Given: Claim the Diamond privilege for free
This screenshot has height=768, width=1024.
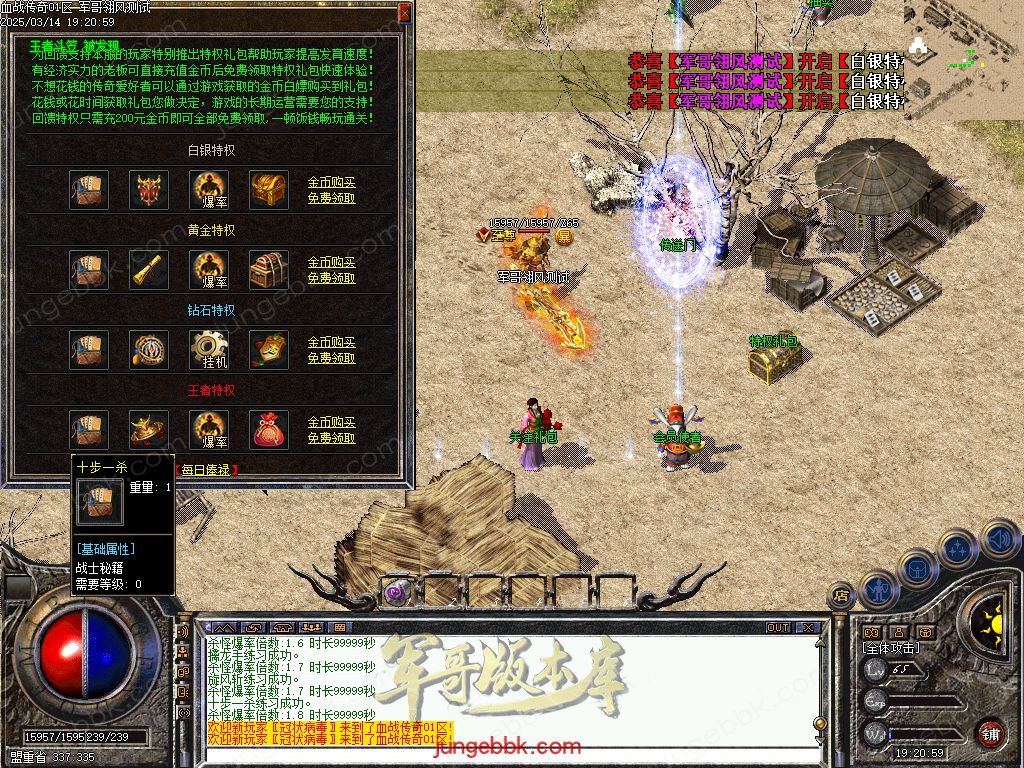Looking at the screenshot, I should 331,358.
